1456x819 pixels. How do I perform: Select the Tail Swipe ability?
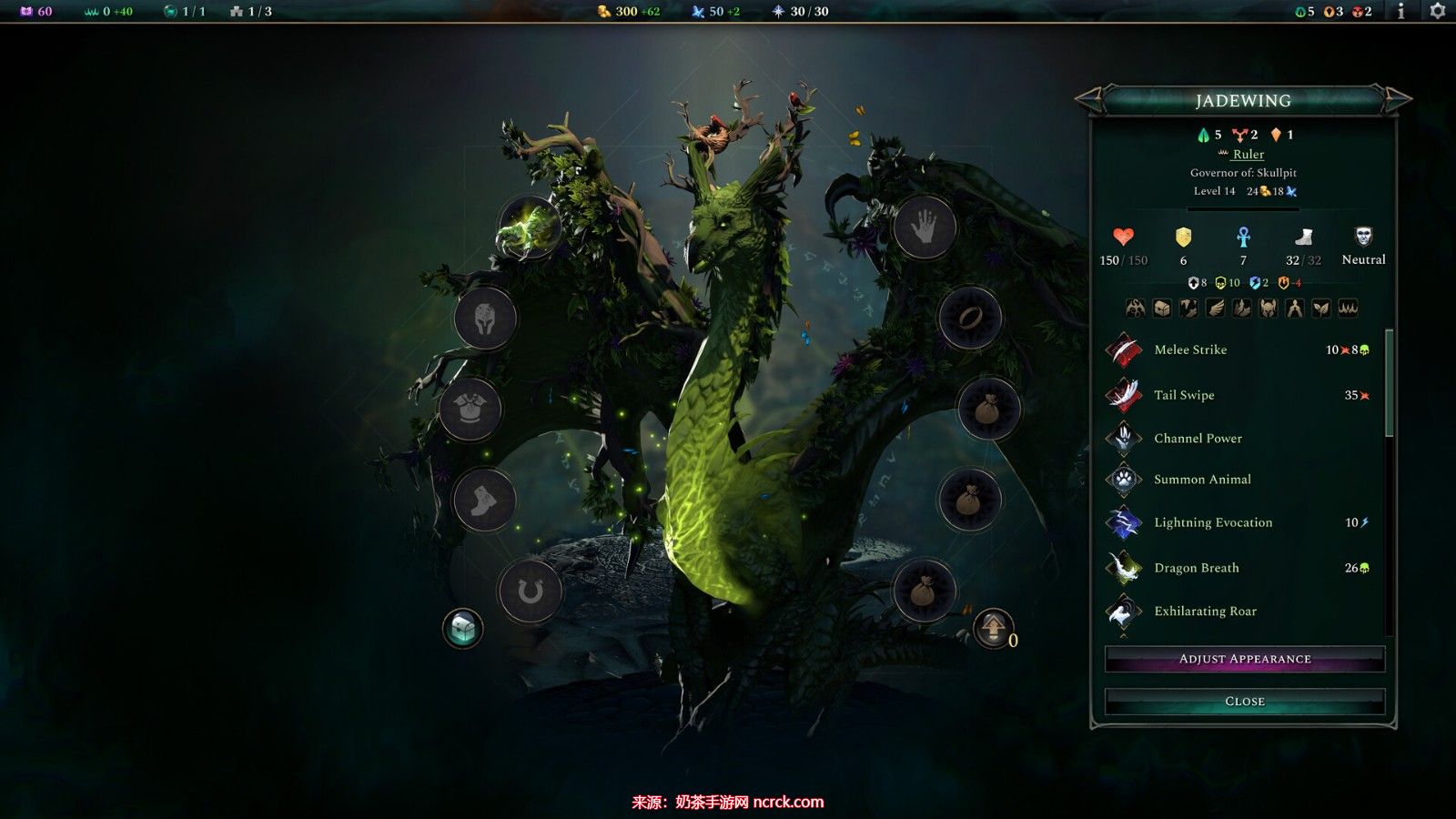(x=1184, y=395)
